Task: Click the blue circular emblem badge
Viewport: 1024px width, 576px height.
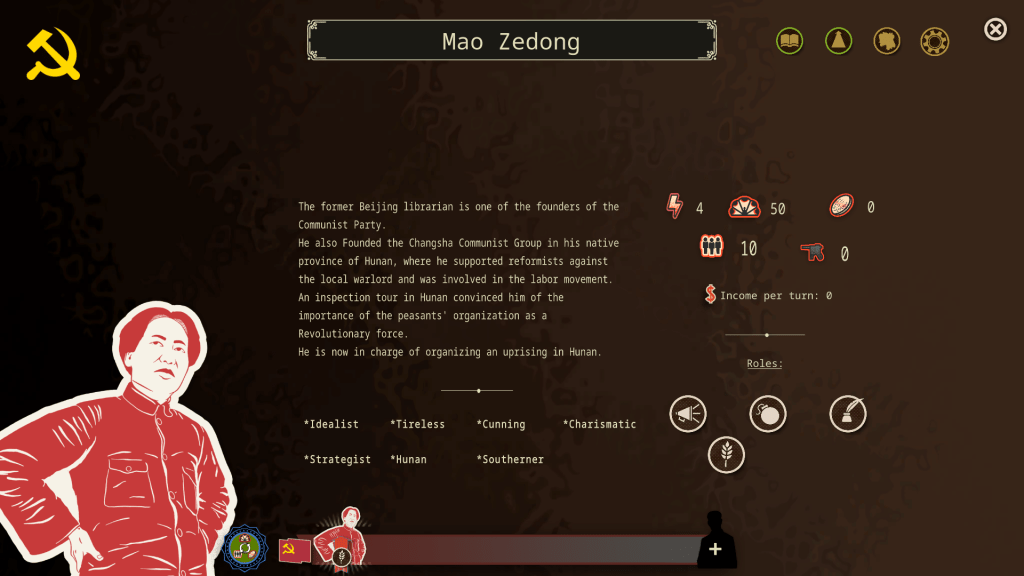Action: point(245,548)
